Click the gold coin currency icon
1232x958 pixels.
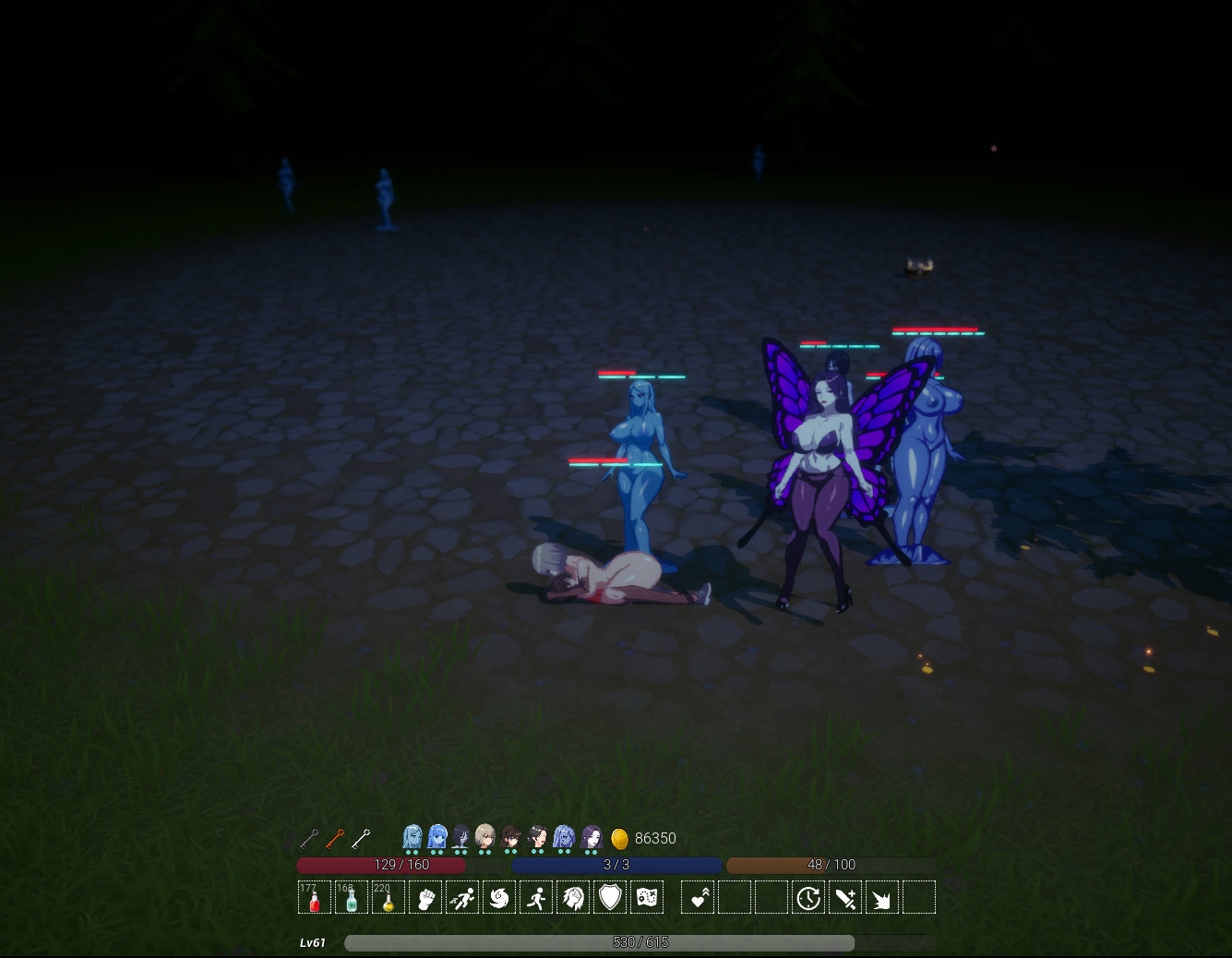[x=620, y=838]
